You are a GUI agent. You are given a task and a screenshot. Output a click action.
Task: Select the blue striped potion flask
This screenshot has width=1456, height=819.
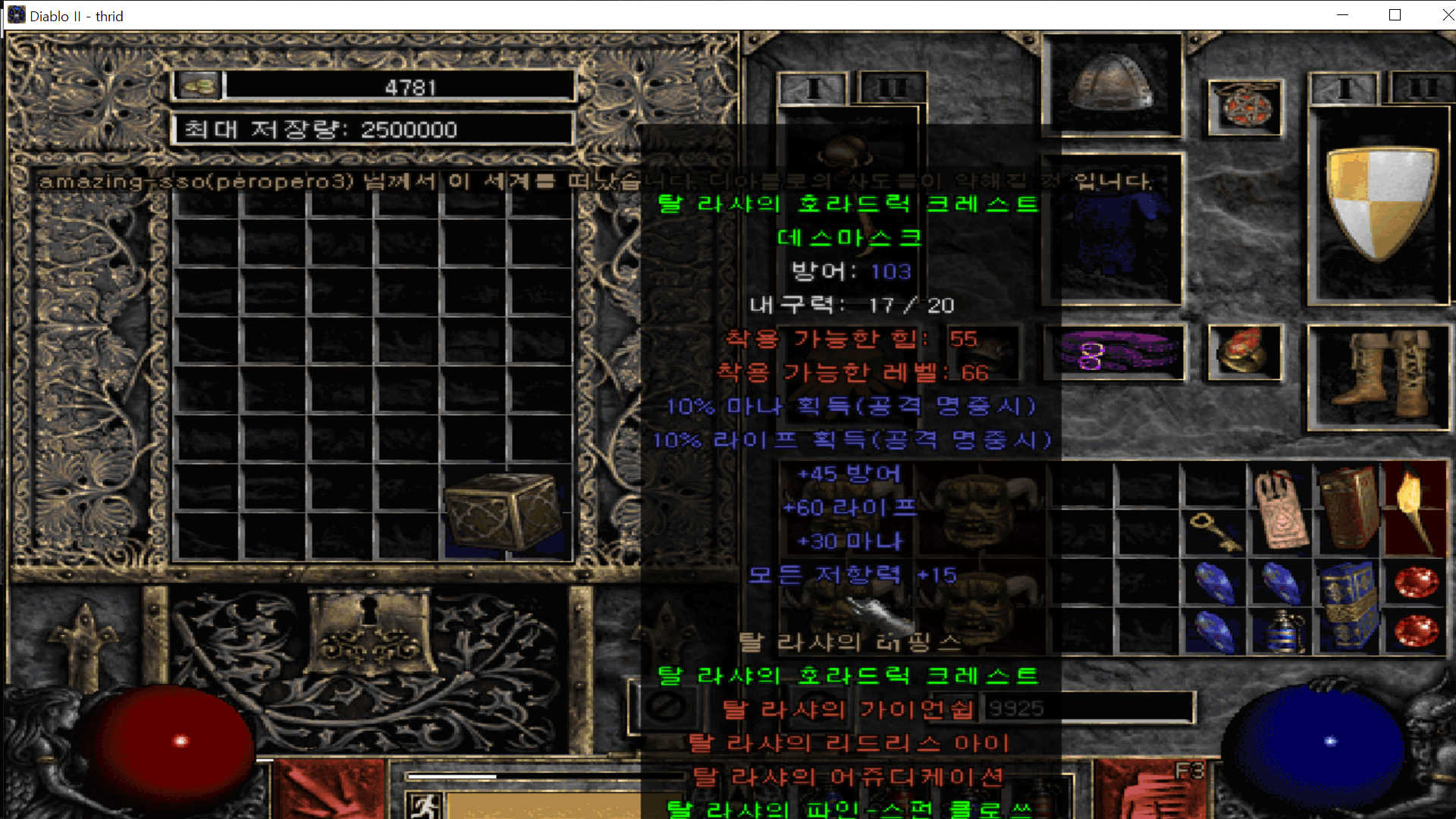1282,632
